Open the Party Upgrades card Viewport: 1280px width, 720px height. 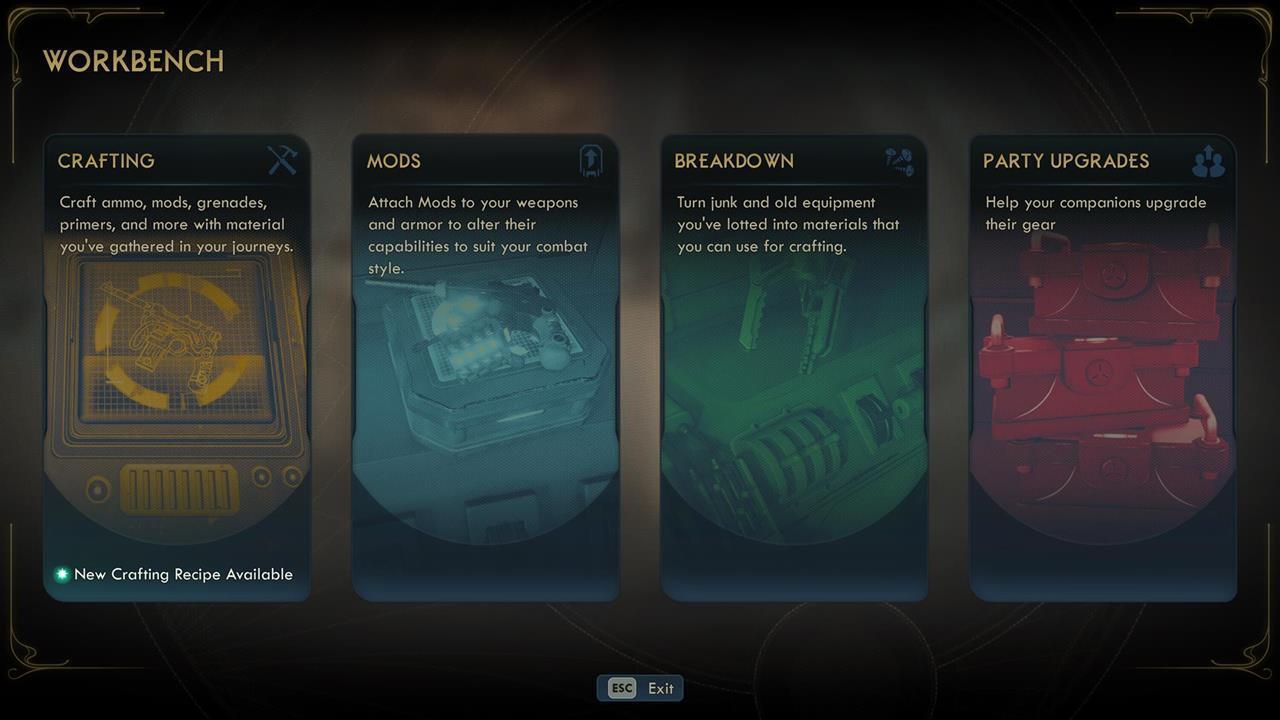coord(1103,368)
